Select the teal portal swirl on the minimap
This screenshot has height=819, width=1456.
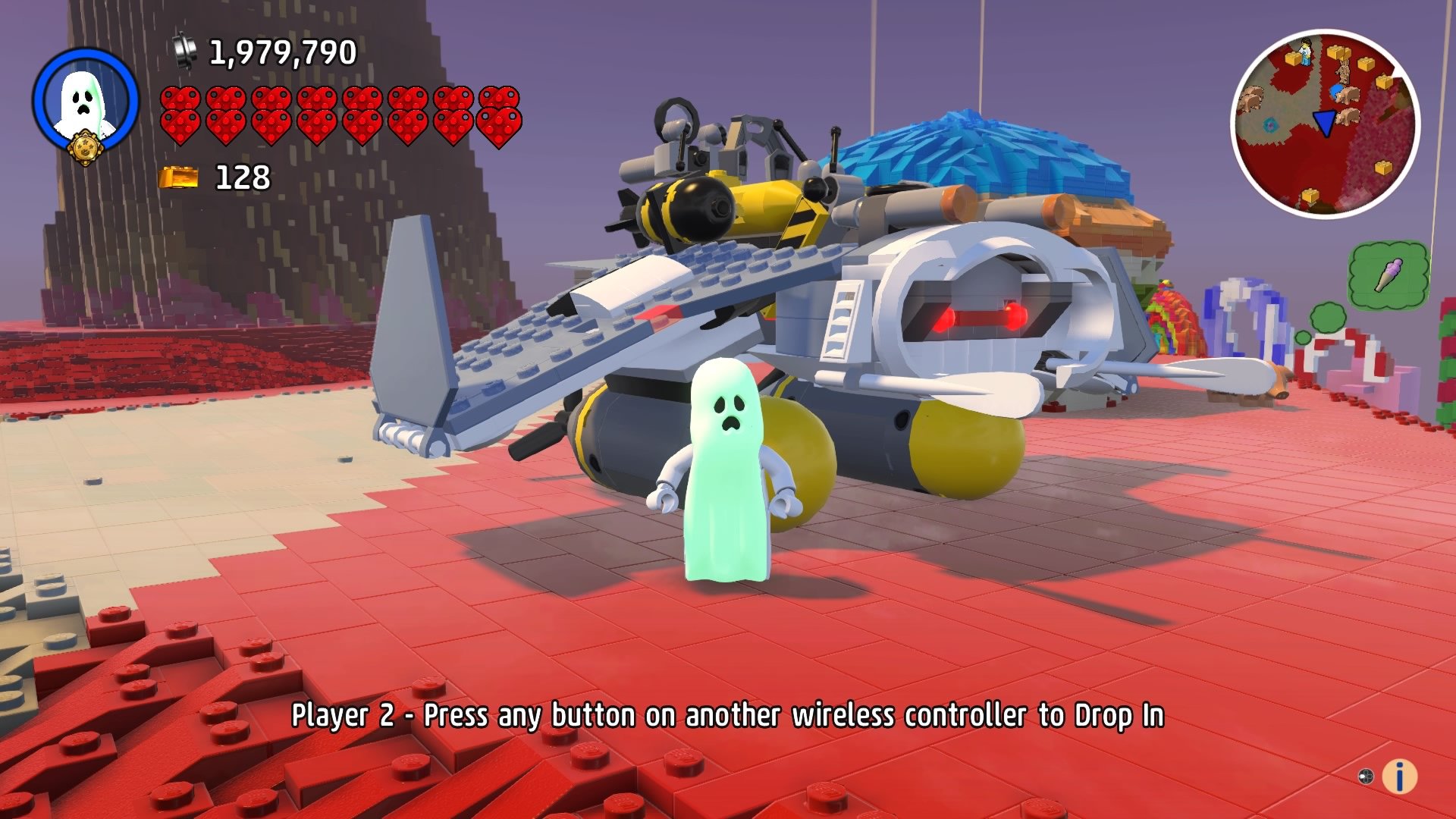[1271, 124]
